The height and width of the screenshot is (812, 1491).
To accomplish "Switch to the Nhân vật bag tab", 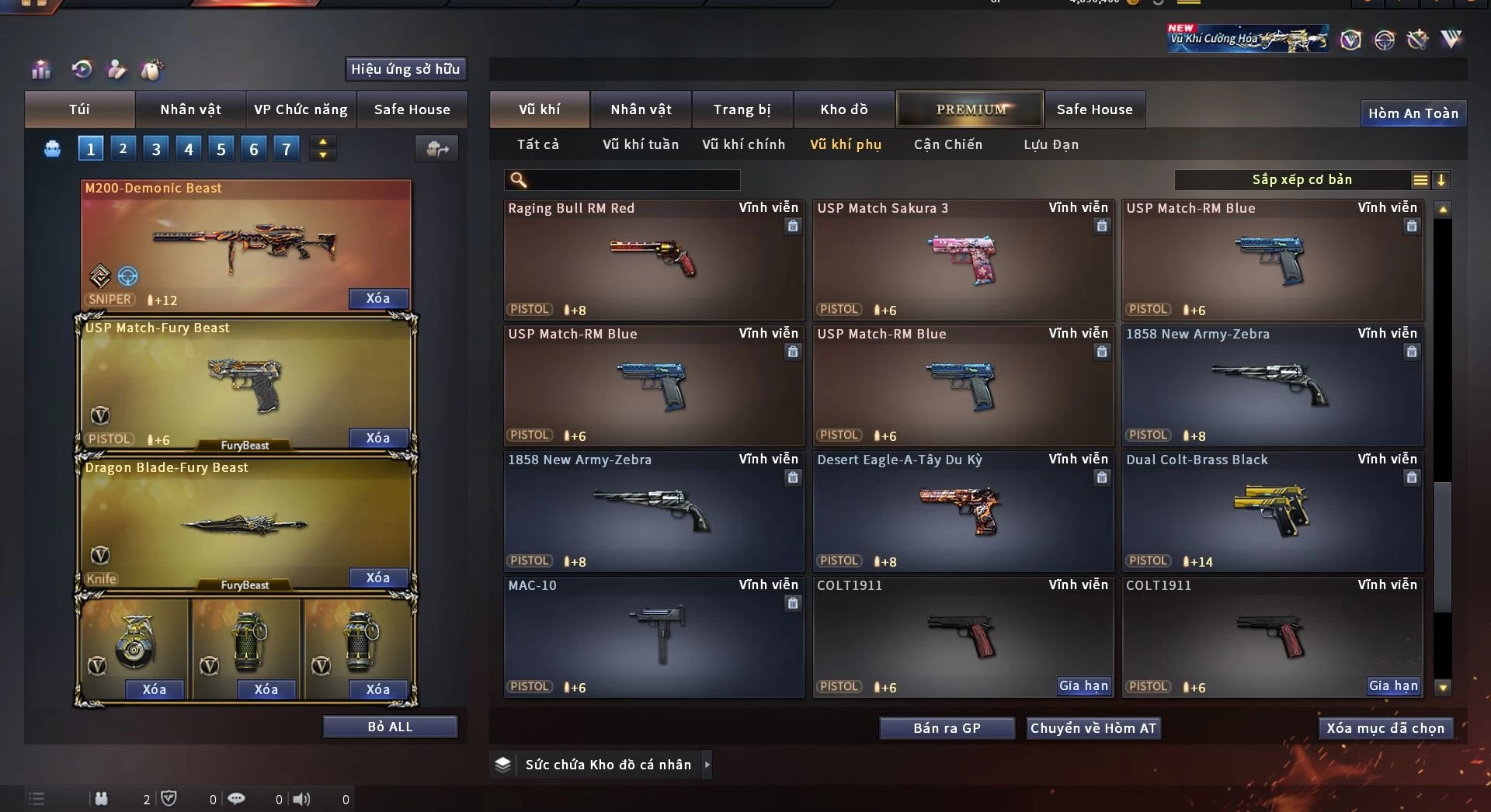I will pos(190,109).
